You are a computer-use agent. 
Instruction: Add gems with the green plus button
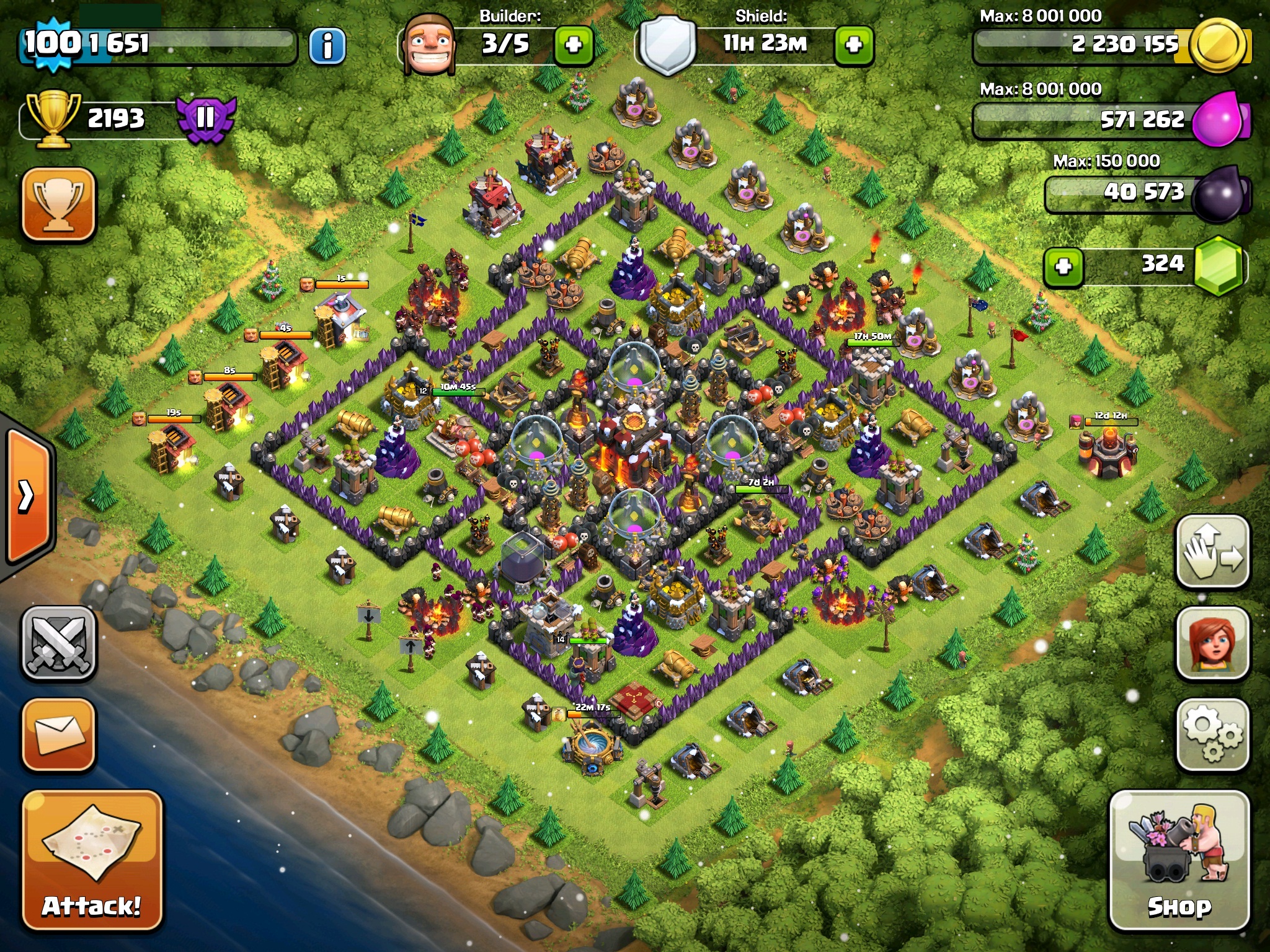click(1064, 267)
